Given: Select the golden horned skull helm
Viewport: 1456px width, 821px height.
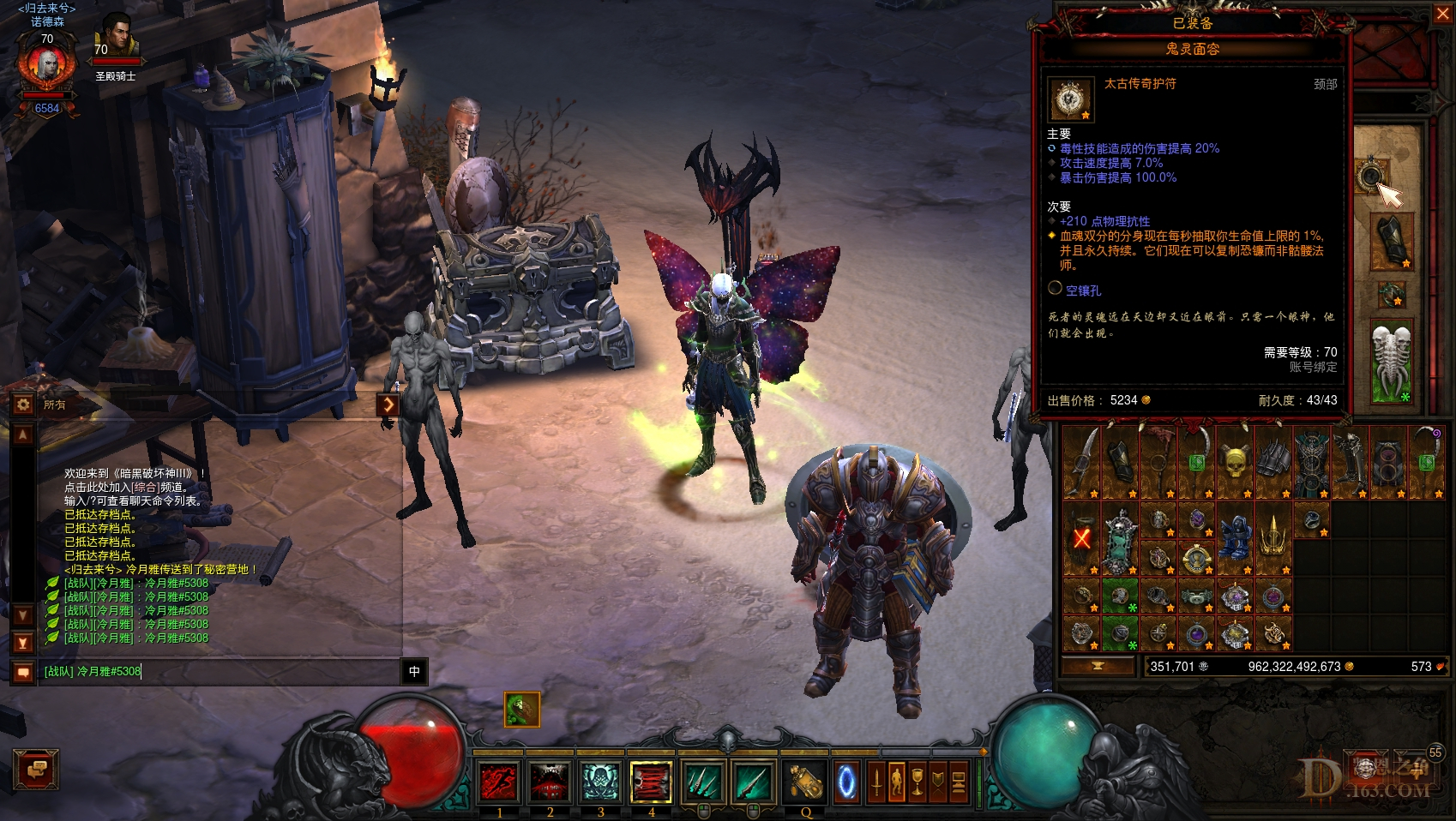Looking at the screenshot, I should [1234, 464].
